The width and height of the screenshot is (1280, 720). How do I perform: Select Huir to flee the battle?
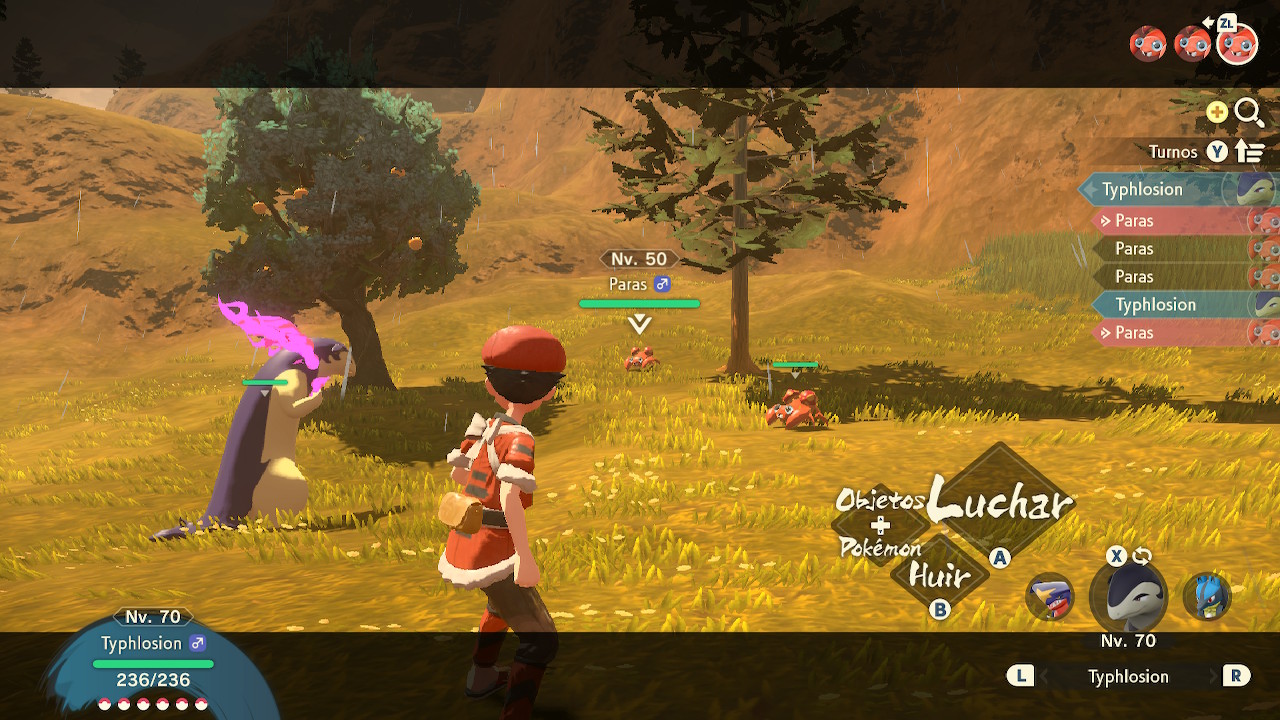pyautogui.click(x=938, y=576)
